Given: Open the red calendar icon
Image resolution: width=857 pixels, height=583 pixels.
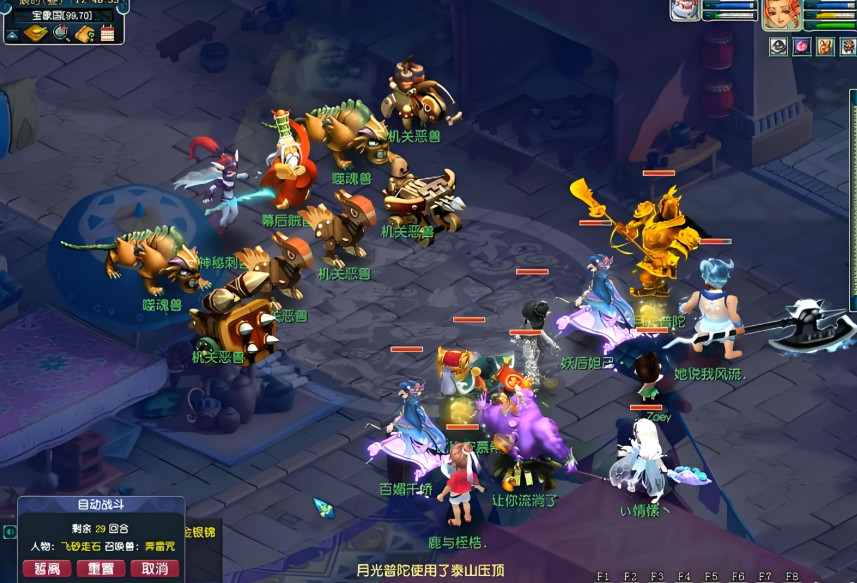Looking at the screenshot, I should [x=107, y=34].
